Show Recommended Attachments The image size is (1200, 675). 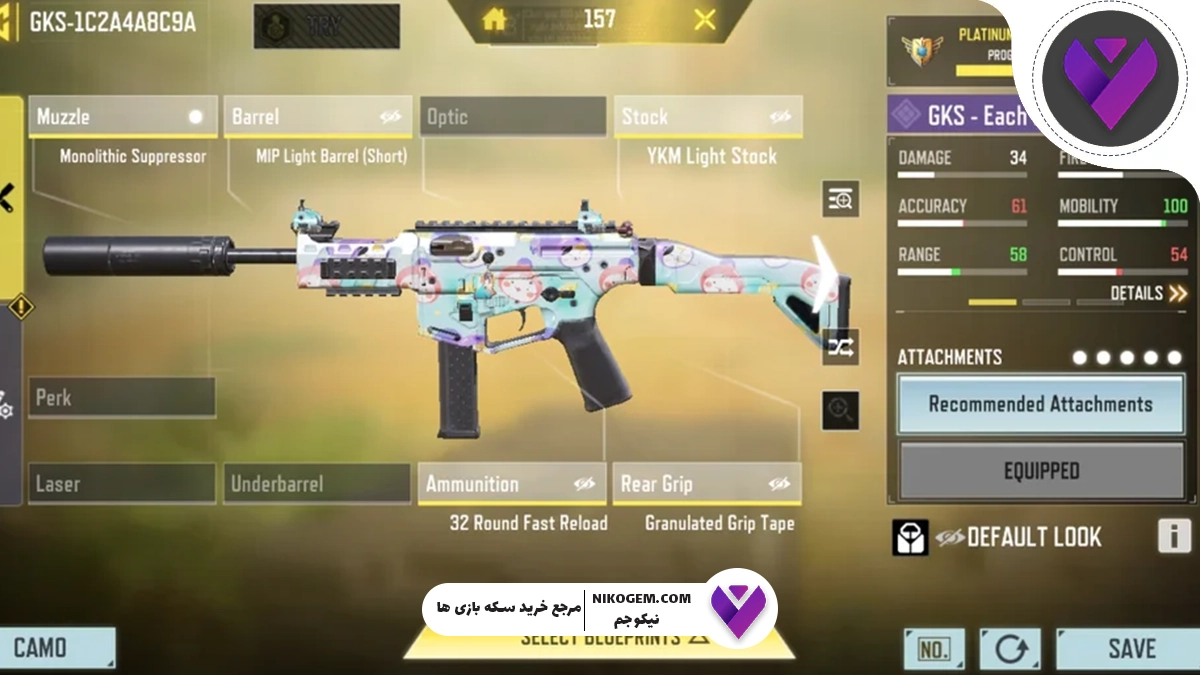pos(1040,404)
